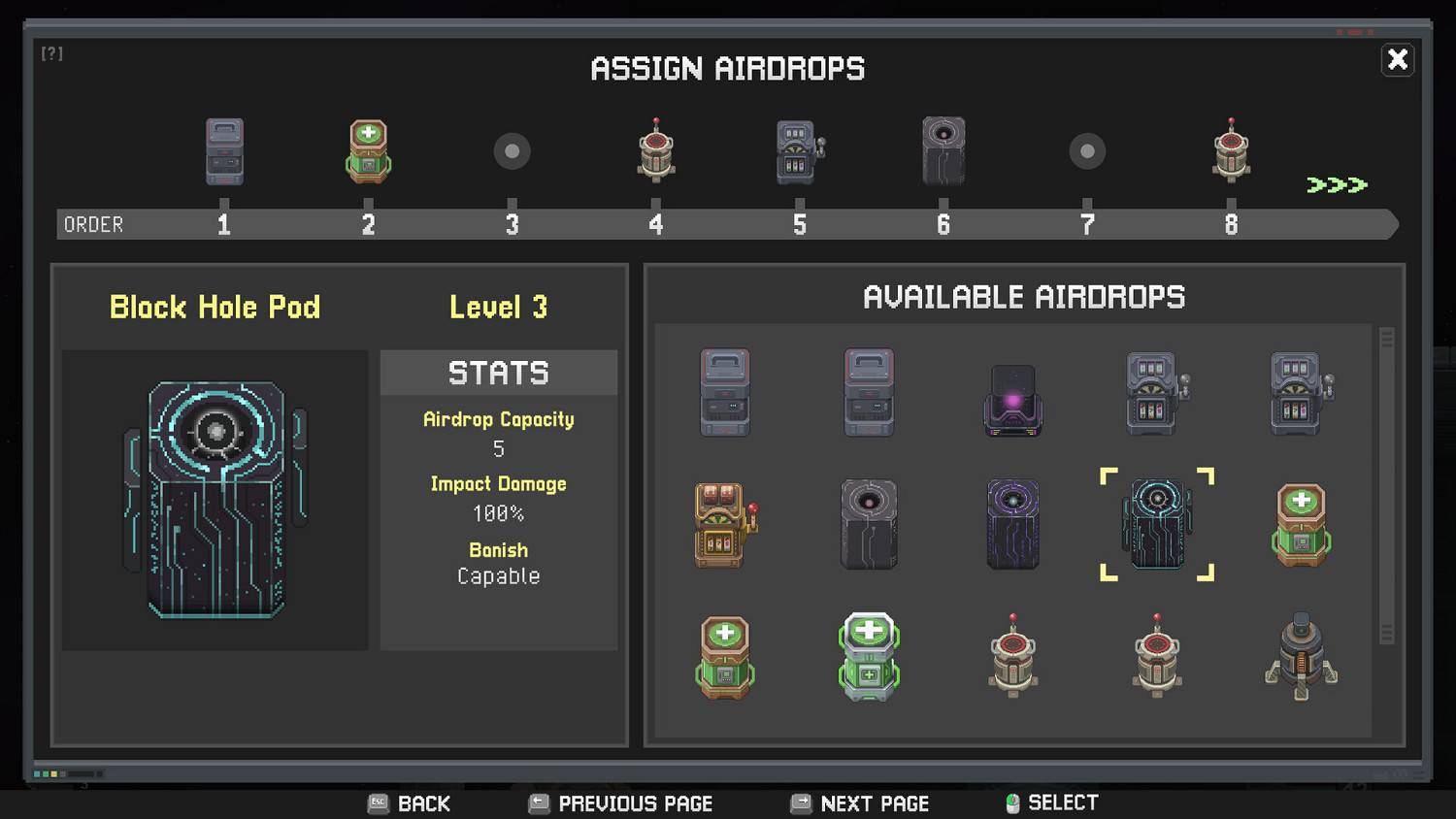Image resolution: width=1456 pixels, height=819 pixels.
Task: Select the empty circle in order slot 3
Action: point(512,150)
